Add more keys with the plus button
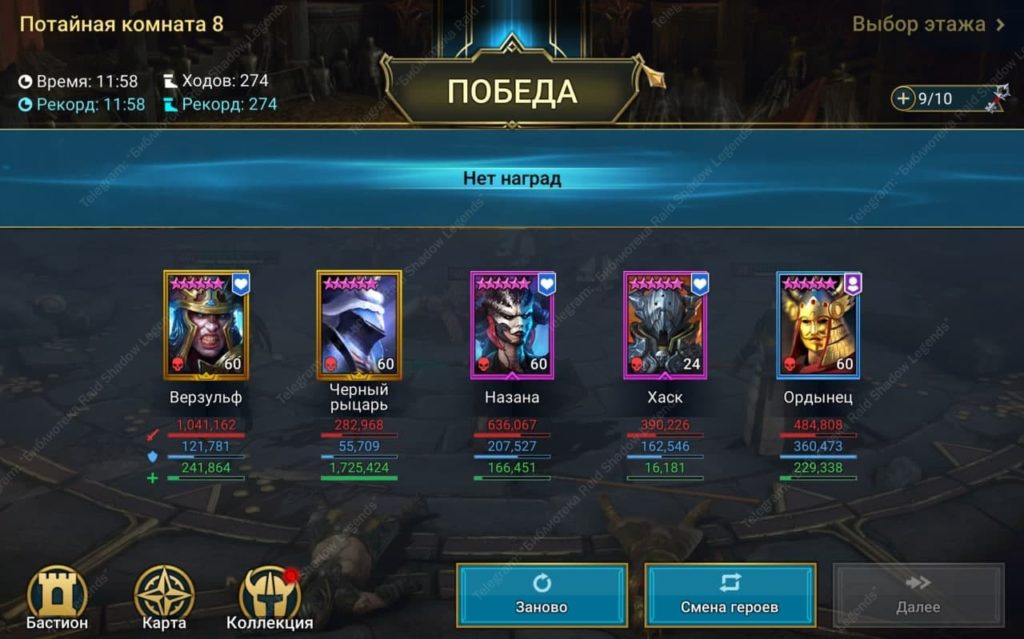Viewport: 1024px width, 639px height. (x=904, y=98)
